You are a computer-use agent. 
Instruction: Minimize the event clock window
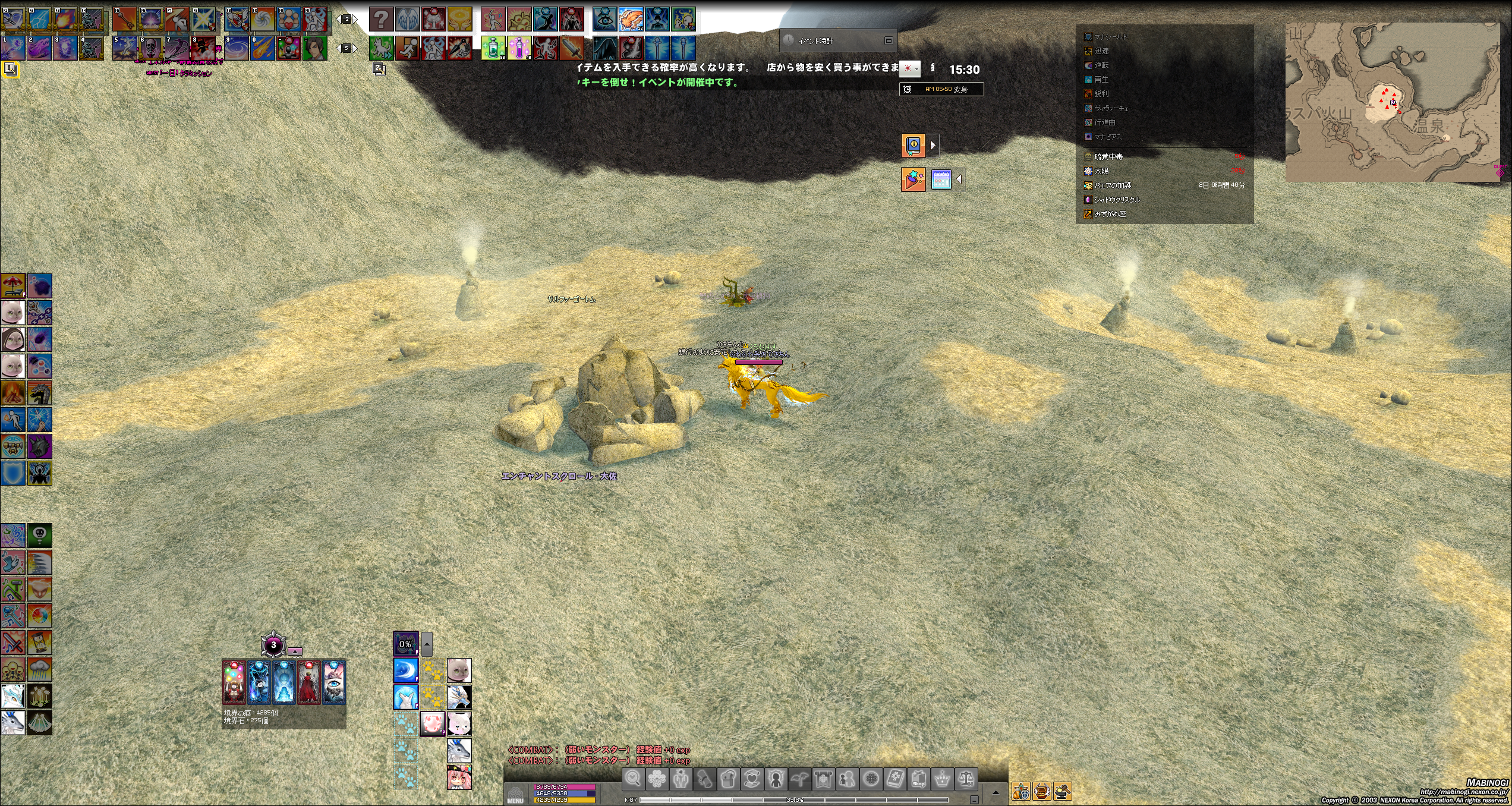pyautogui.click(x=889, y=40)
